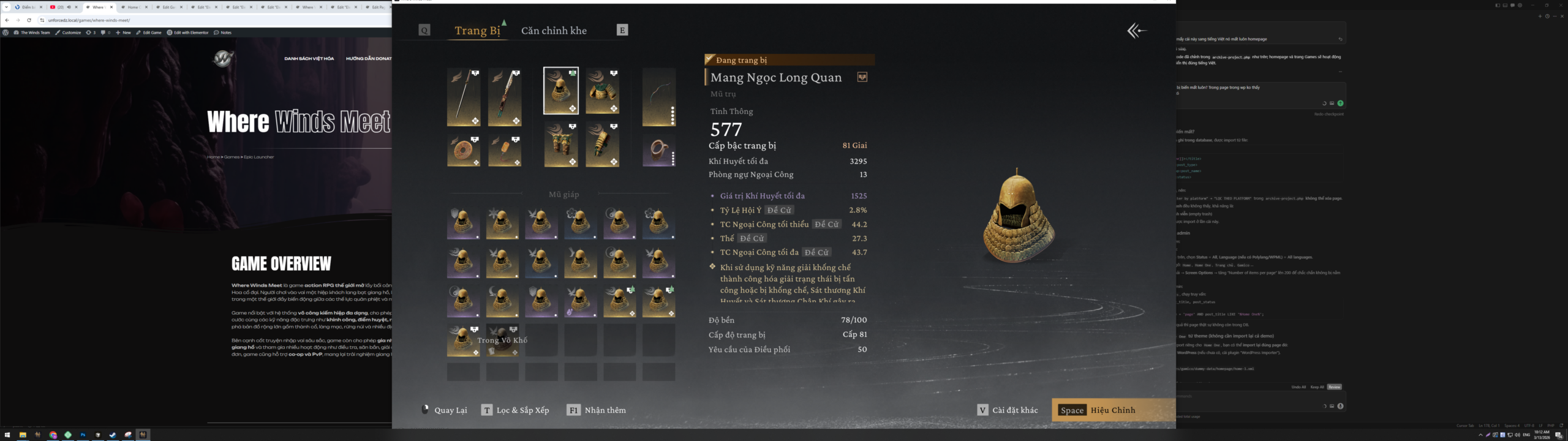Pick the dark helmet labeled Trong Võ Khố
This screenshot has width=1568, height=441.
click(x=503, y=340)
